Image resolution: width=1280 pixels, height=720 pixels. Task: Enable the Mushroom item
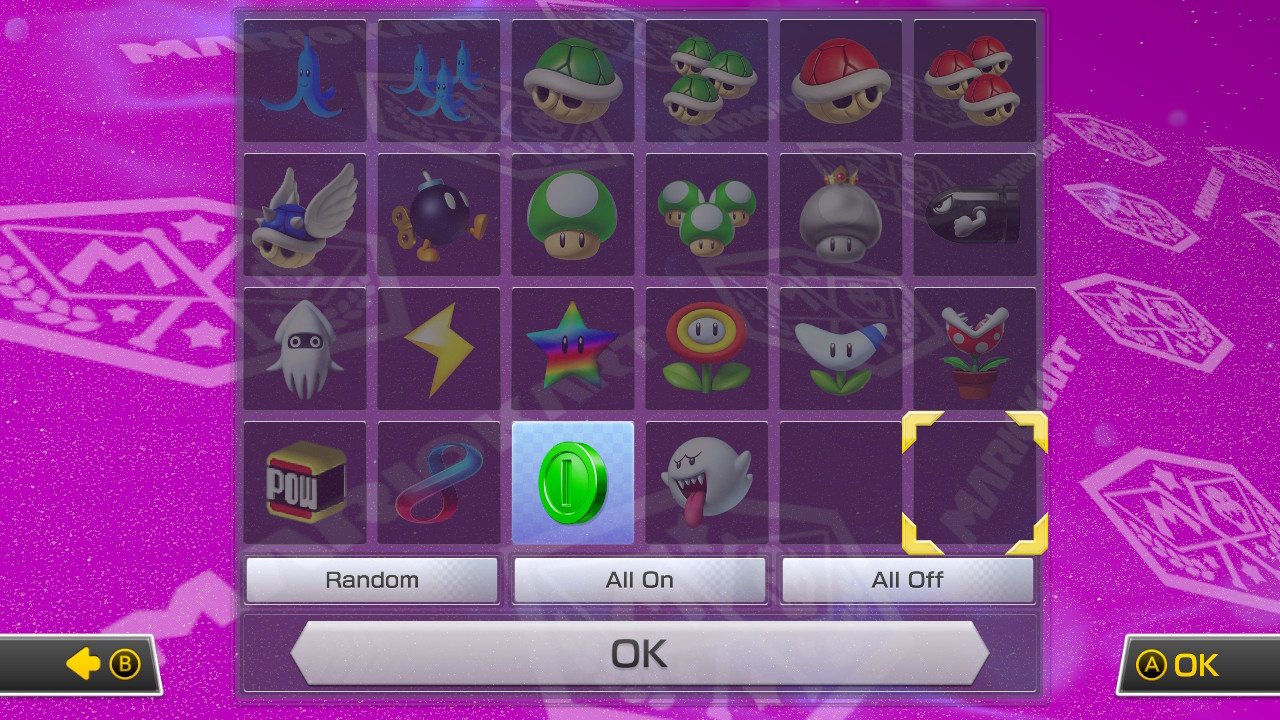[572, 214]
